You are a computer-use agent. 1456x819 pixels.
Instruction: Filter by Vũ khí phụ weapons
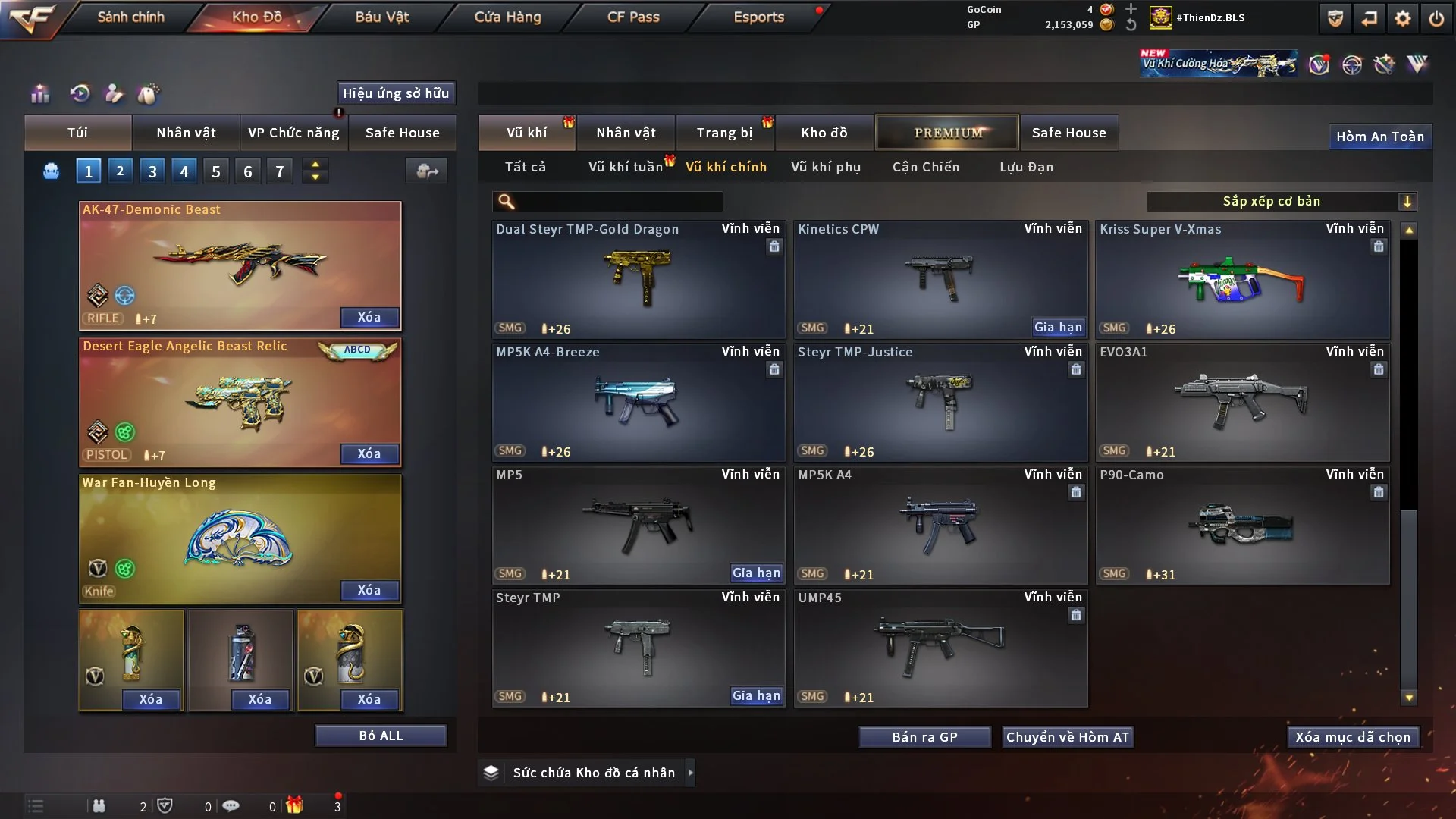tap(826, 167)
